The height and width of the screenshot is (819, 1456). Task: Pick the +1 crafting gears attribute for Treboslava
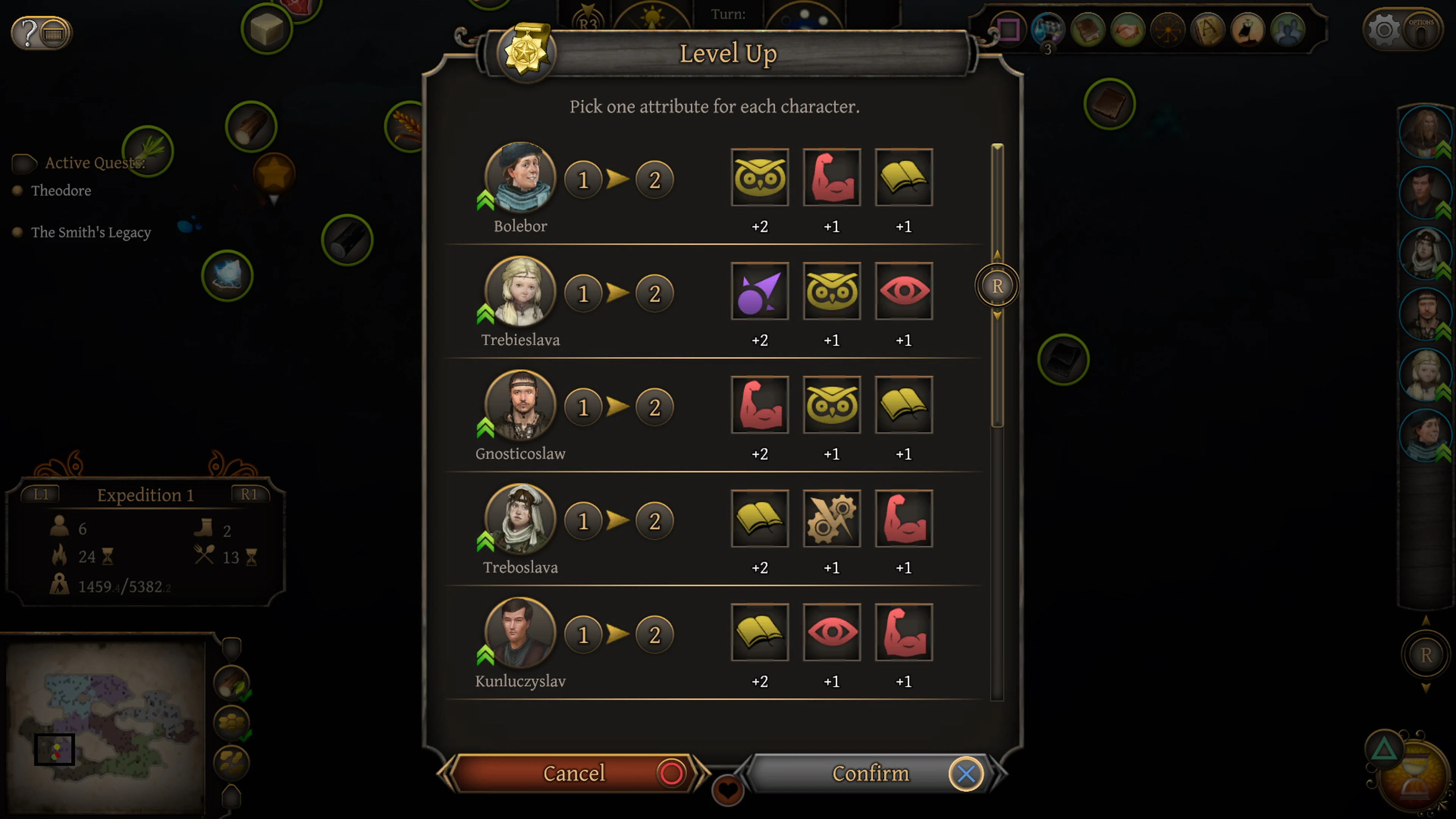(832, 519)
